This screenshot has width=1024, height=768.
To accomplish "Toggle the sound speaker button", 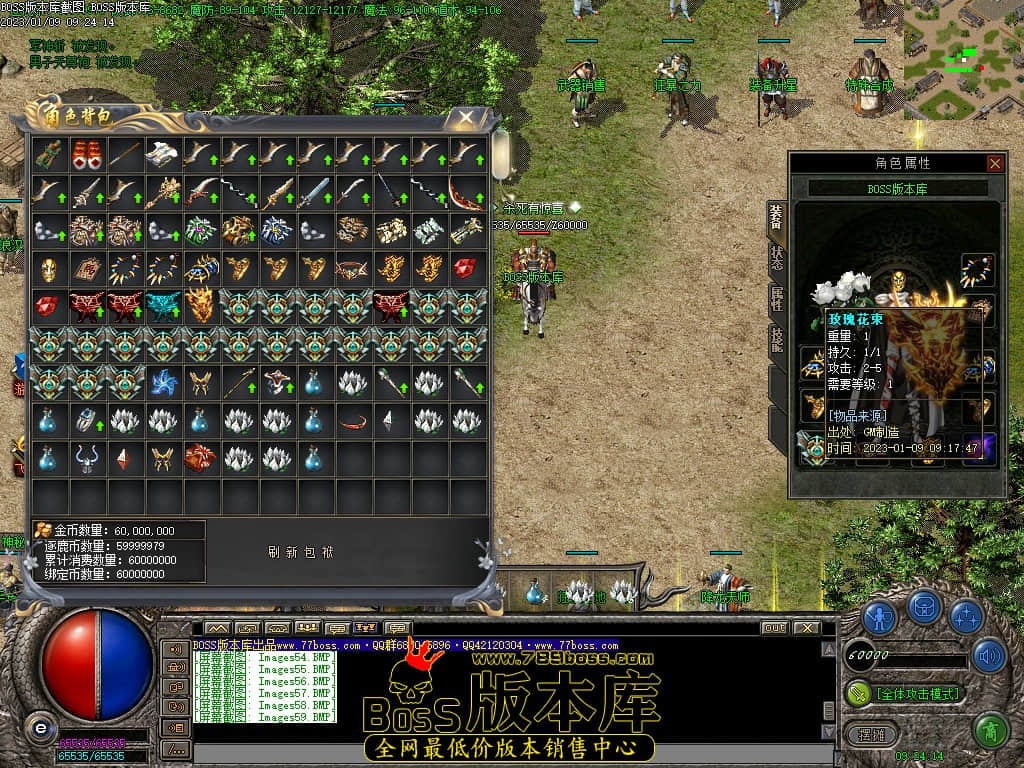I will 988,656.
